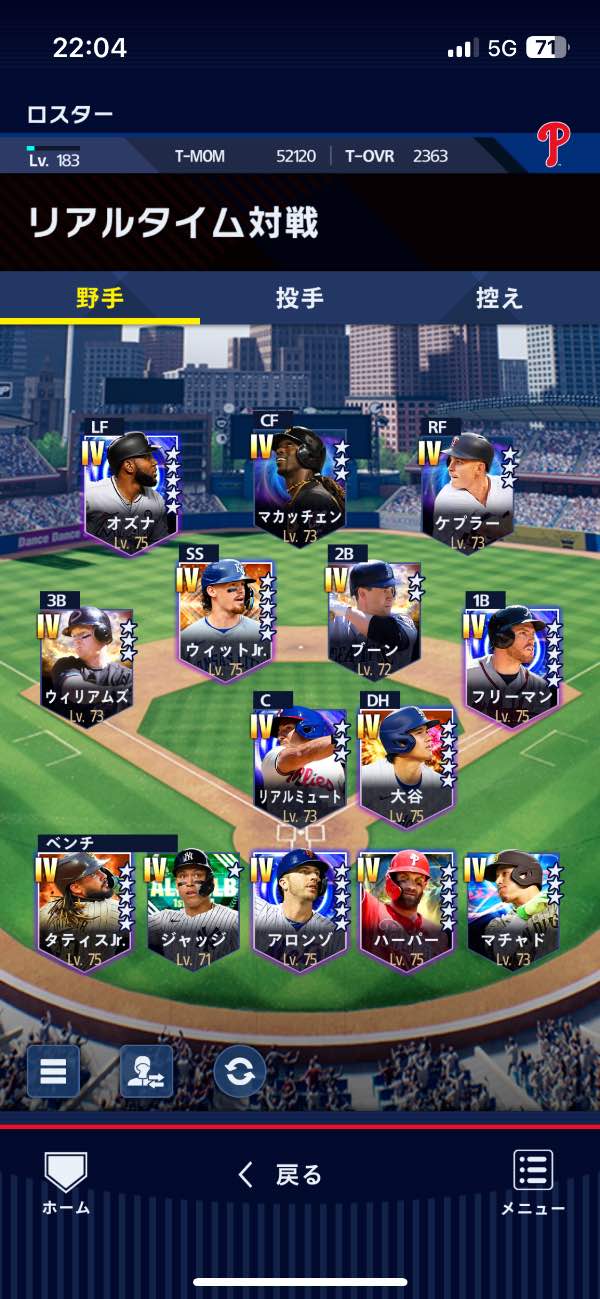Open the 控え tab
The height and width of the screenshot is (1299, 600).
tap(499, 298)
